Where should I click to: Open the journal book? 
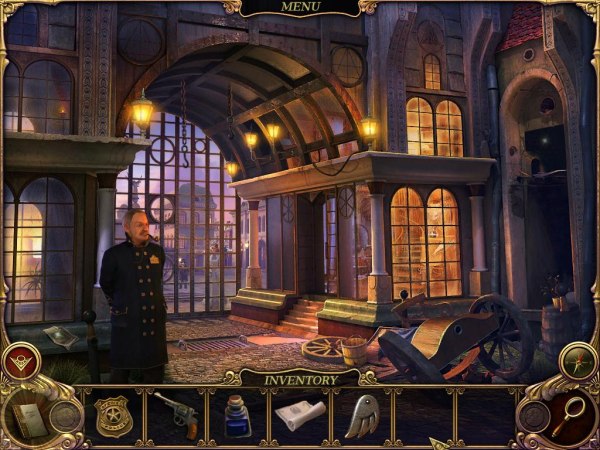(29, 420)
